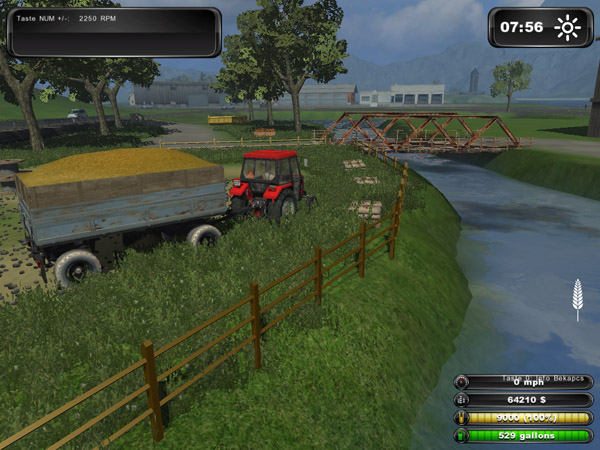Click the money coins icon
600x450 pixels.
[461, 399]
